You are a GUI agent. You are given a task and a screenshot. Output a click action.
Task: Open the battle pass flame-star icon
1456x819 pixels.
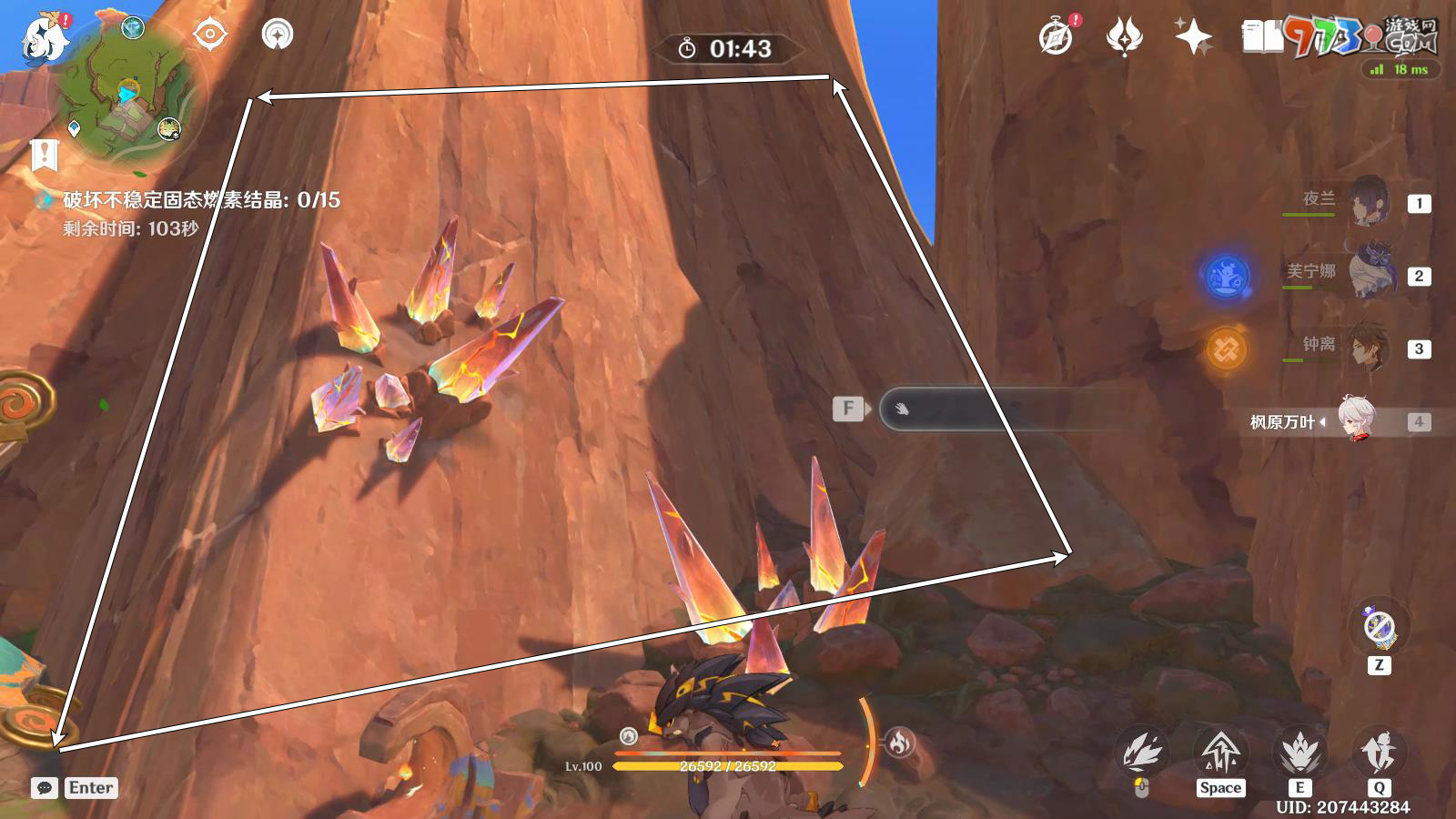coord(1125,37)
